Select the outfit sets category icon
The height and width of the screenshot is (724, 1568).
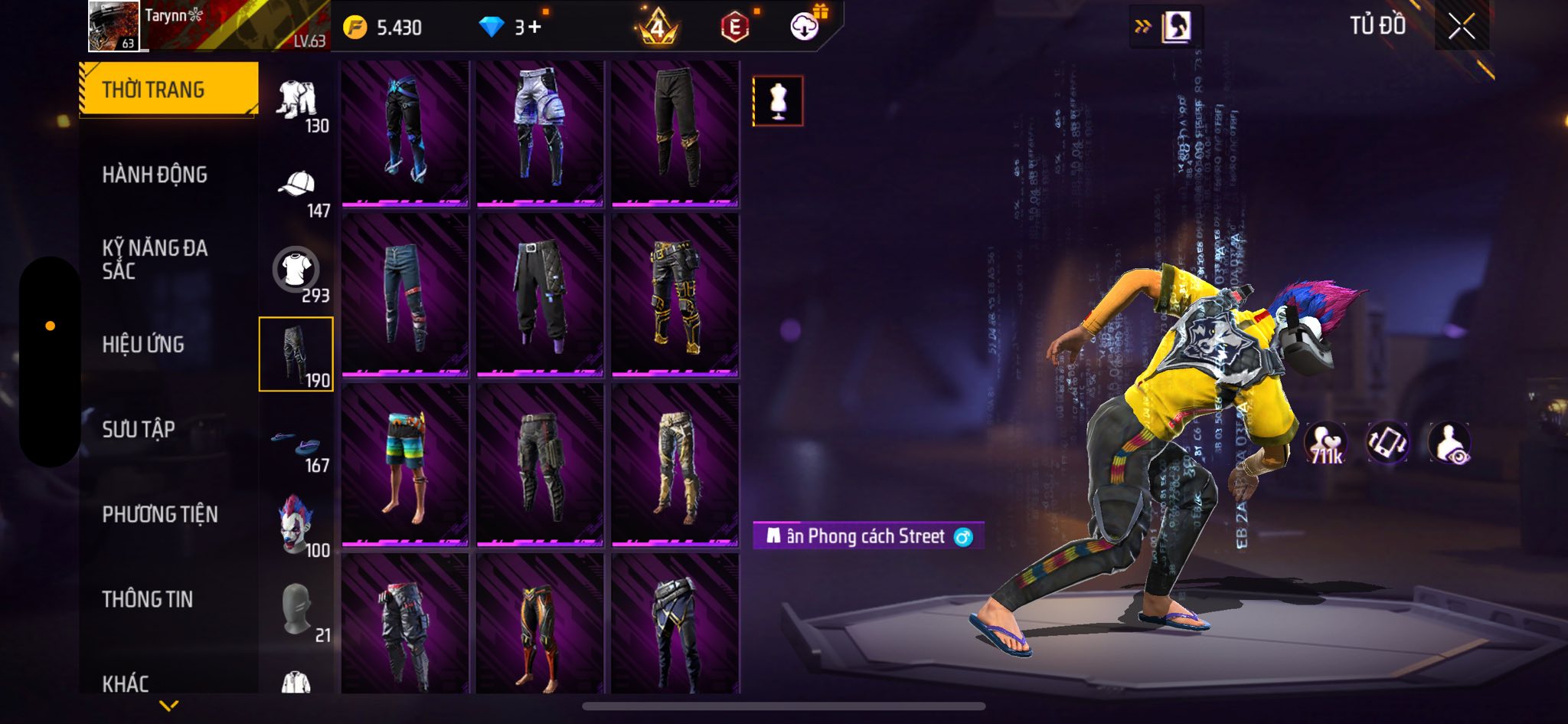pos(297,100)
